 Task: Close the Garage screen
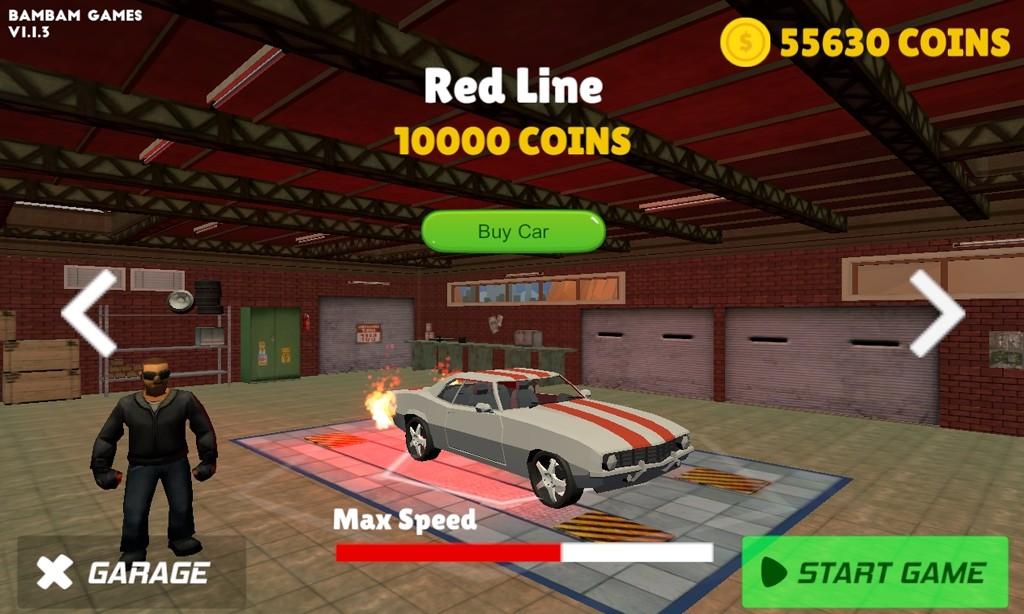(x=55, y=573)
